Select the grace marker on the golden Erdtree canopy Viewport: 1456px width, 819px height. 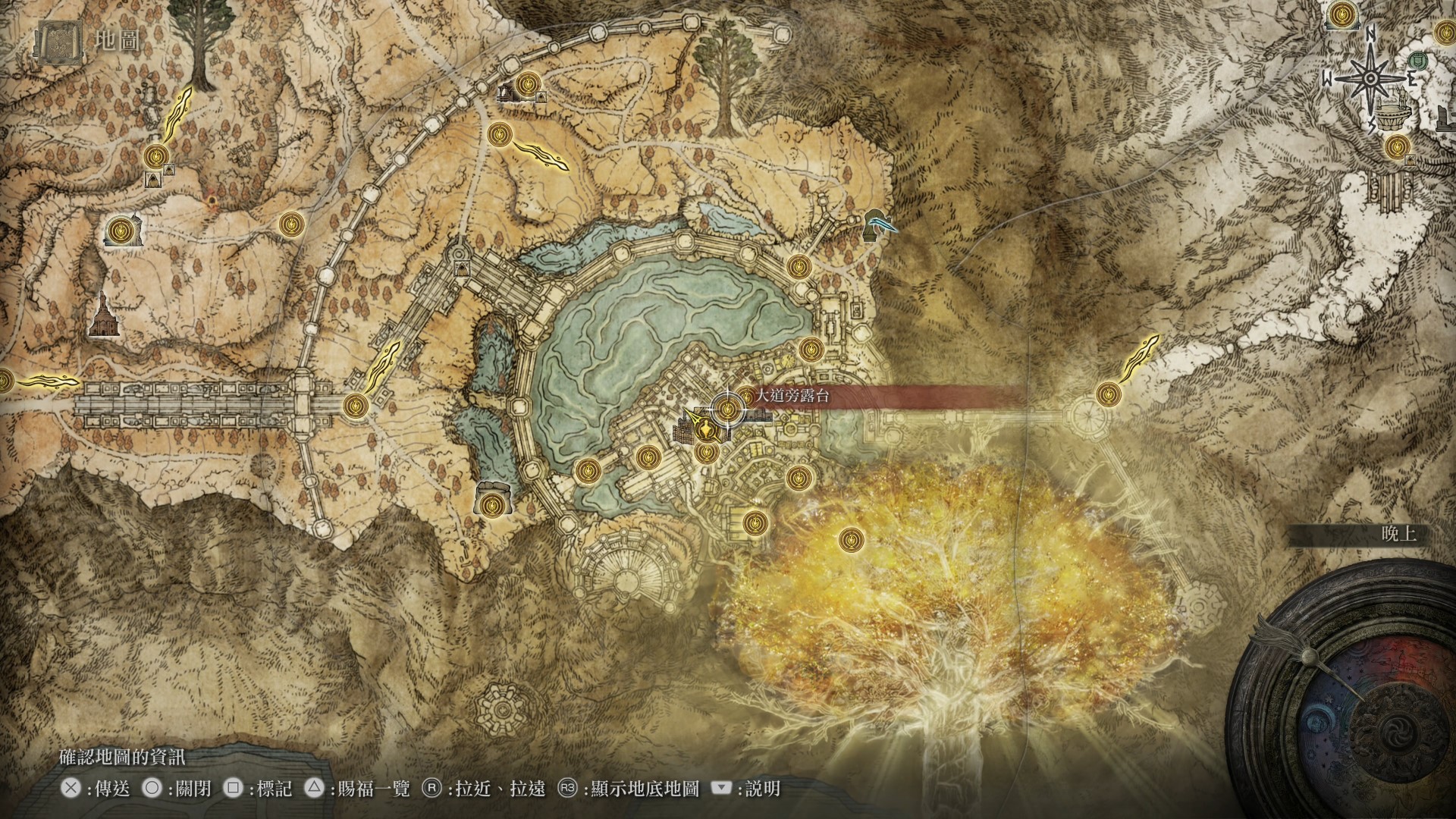[850, 541]
